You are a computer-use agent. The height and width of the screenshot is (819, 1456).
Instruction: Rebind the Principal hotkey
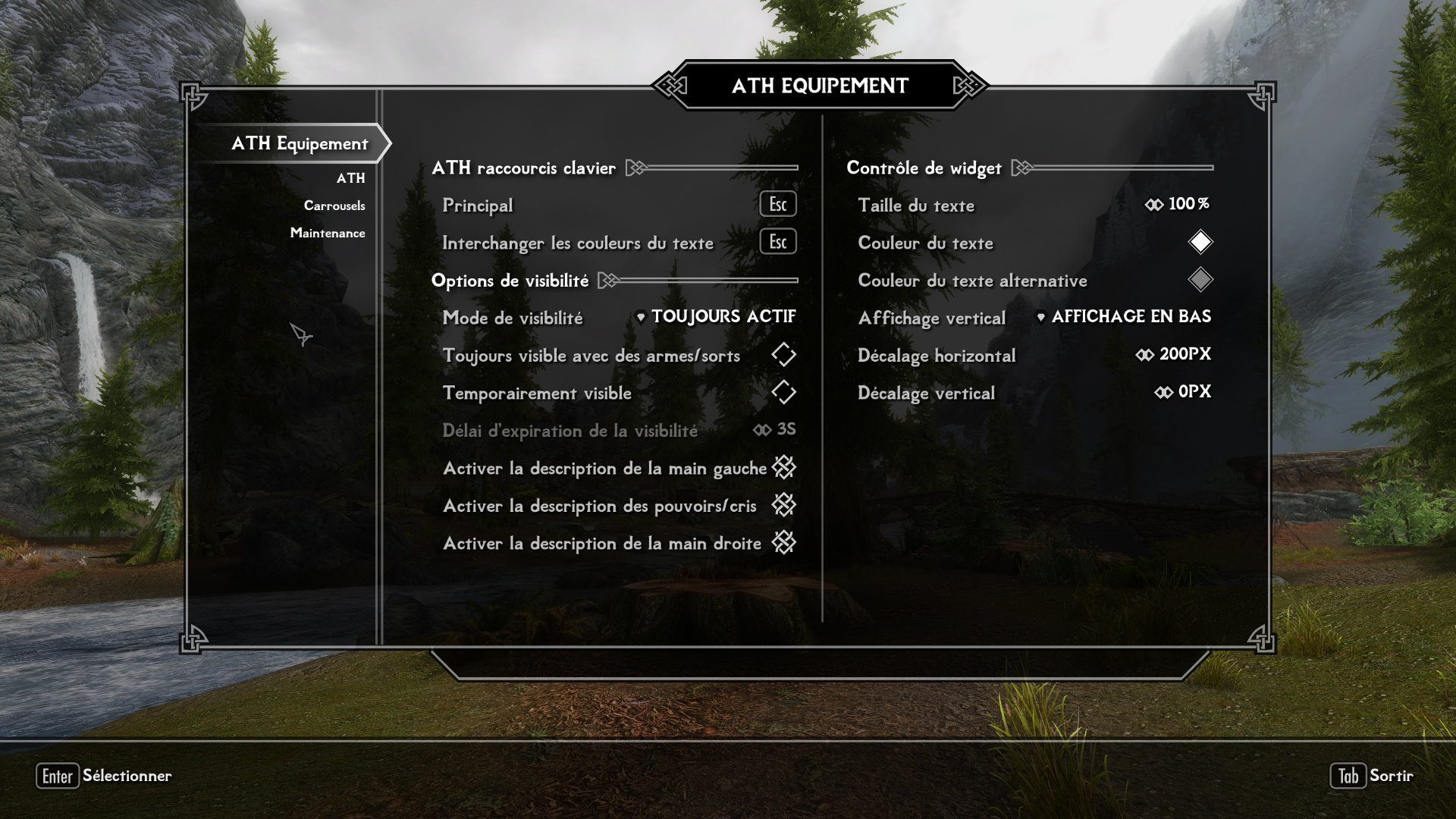(777, 205)
